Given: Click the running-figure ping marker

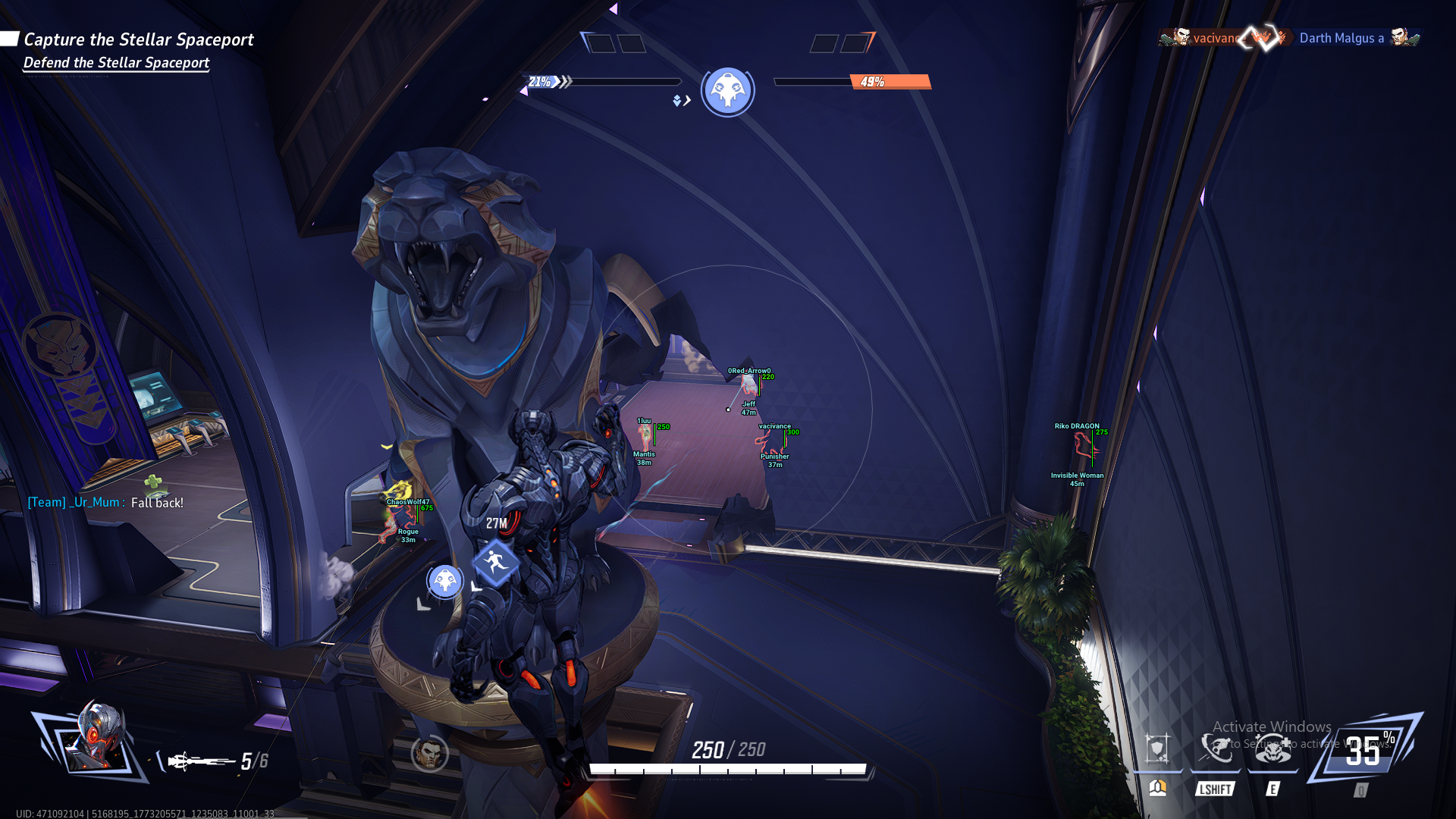Looking at the screenshot, I should point(496,562).
